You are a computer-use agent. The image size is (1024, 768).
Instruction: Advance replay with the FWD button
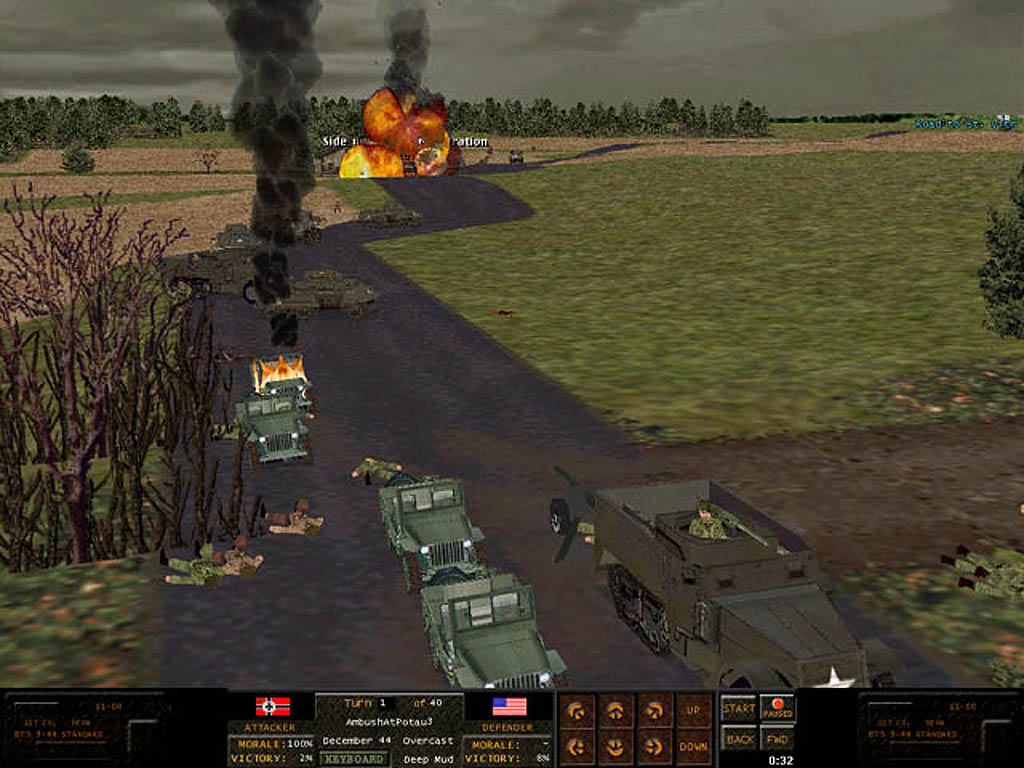point(777,740)
